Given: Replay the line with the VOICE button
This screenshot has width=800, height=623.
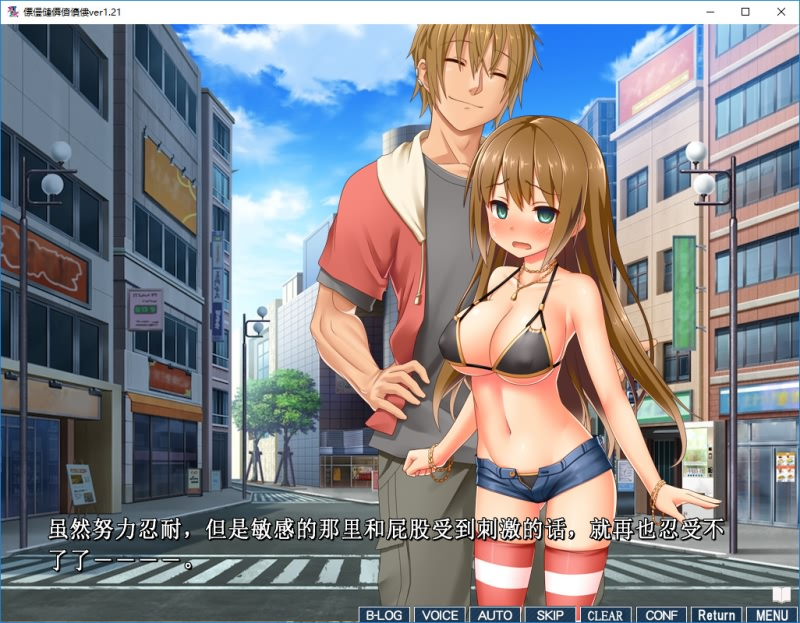Looking at the screenshot, I should 439,615.
